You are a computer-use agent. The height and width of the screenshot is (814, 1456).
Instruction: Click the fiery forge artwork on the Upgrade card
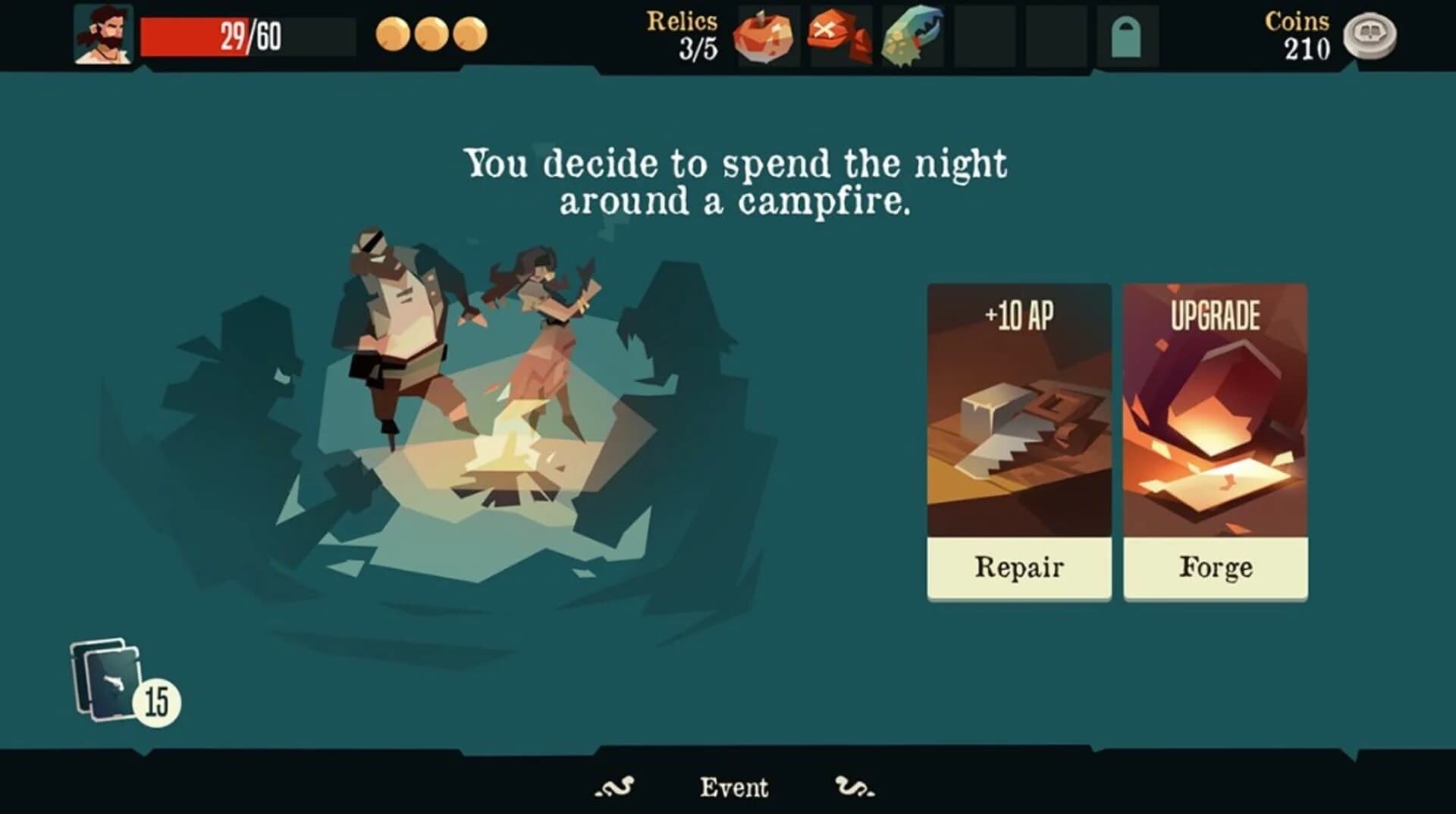click(1214, 421)
